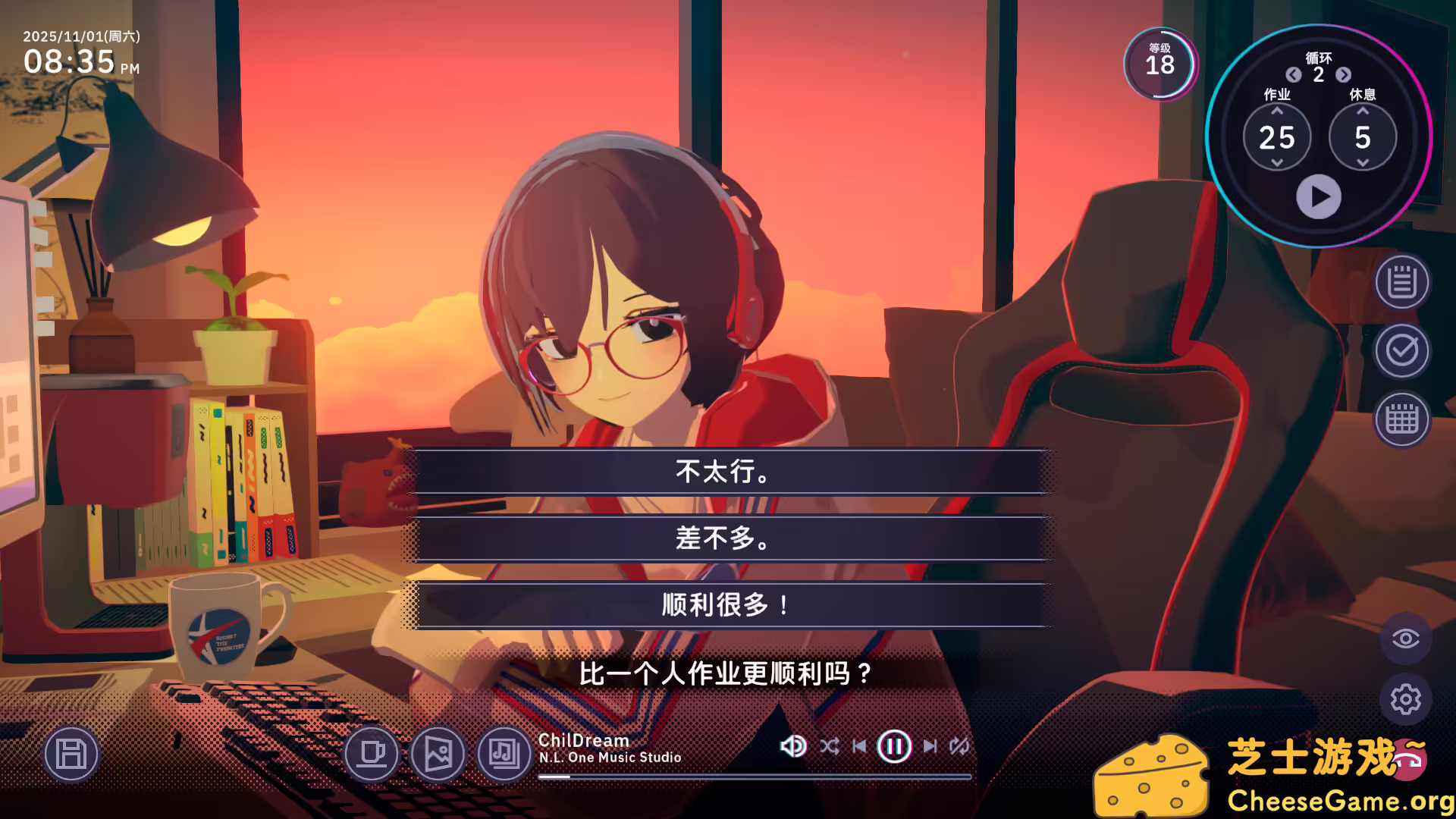Open the task checklist panel
This screenshot has width=1456, height=819.
(x=1401, y=351)
